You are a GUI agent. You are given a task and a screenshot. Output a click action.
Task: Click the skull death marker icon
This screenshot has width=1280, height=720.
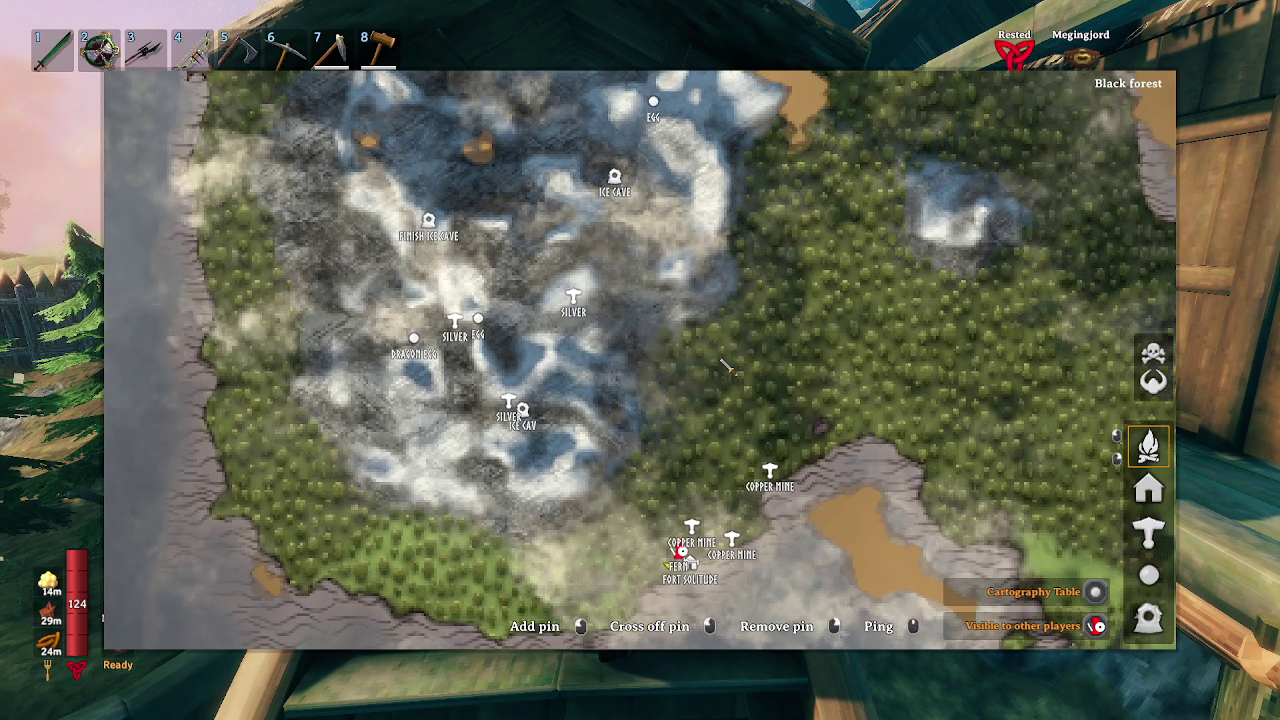1151,354
